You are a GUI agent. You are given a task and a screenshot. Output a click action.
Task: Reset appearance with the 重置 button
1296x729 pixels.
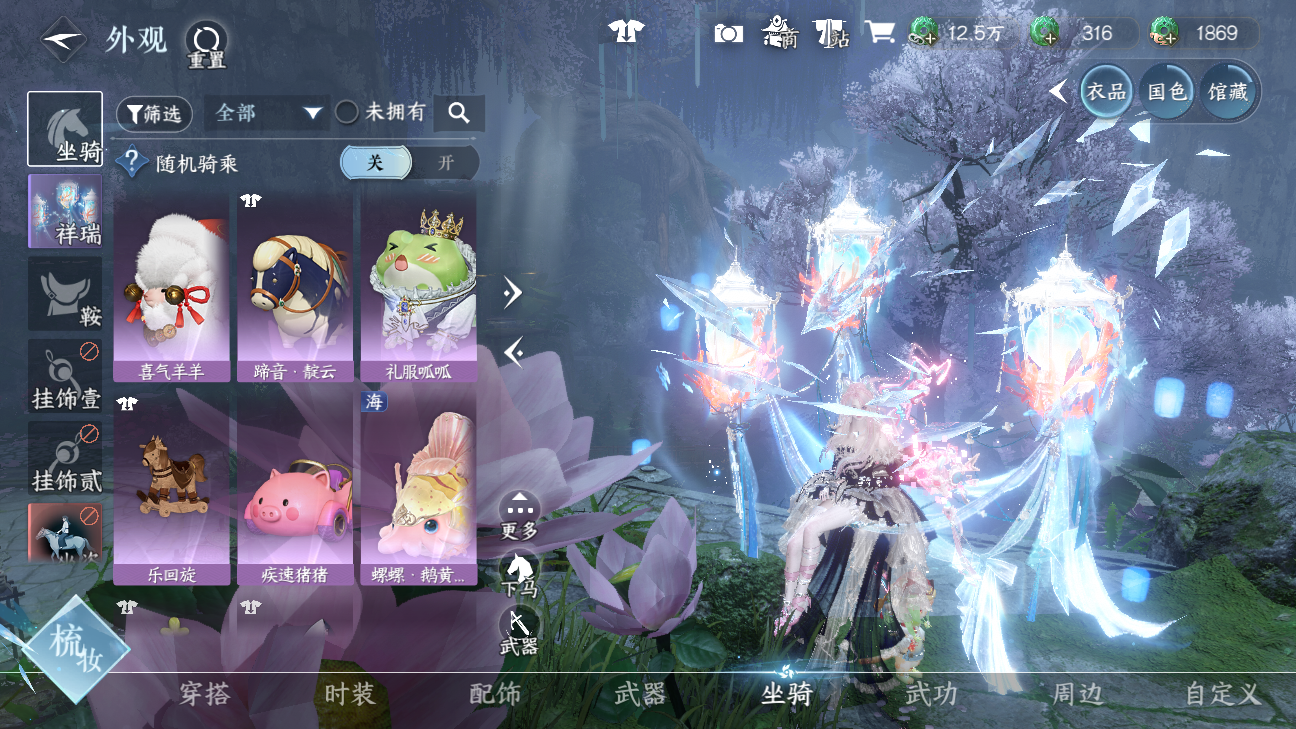(206, 43)
